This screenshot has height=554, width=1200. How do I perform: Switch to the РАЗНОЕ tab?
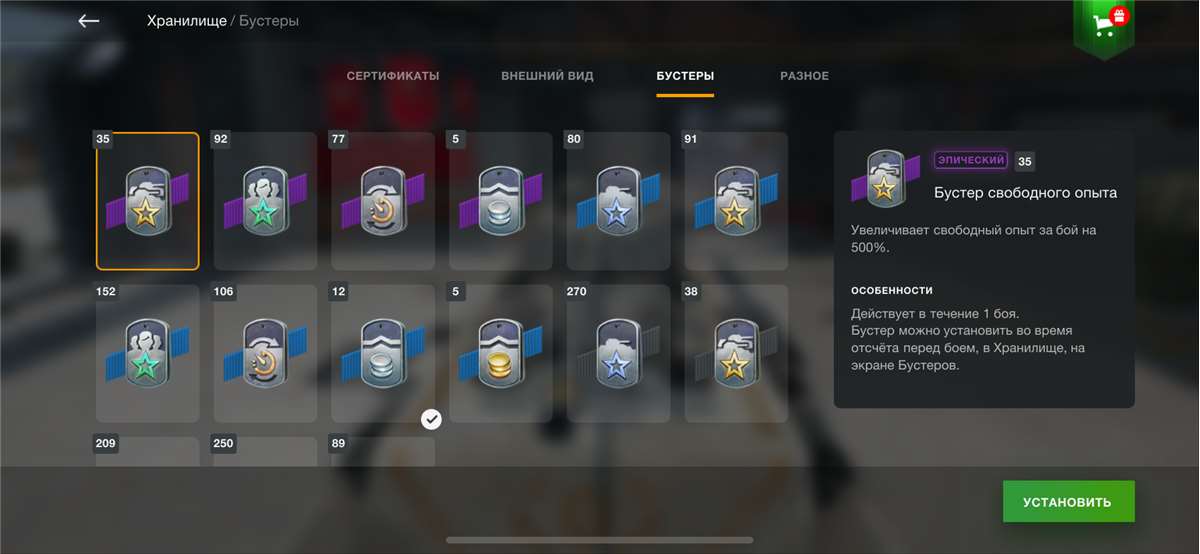(x=804, y=76)
